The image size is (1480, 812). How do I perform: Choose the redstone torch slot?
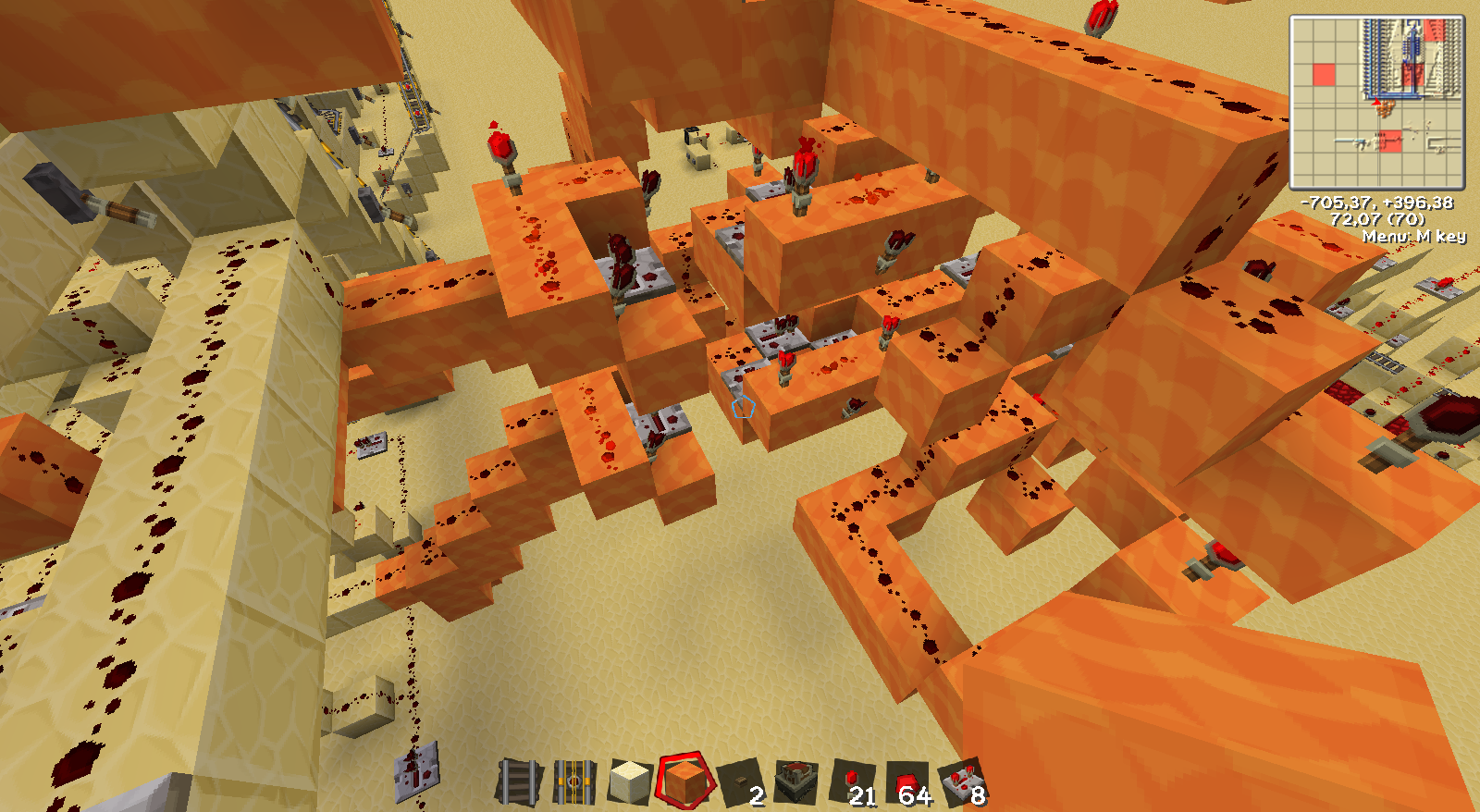point(852,782)
